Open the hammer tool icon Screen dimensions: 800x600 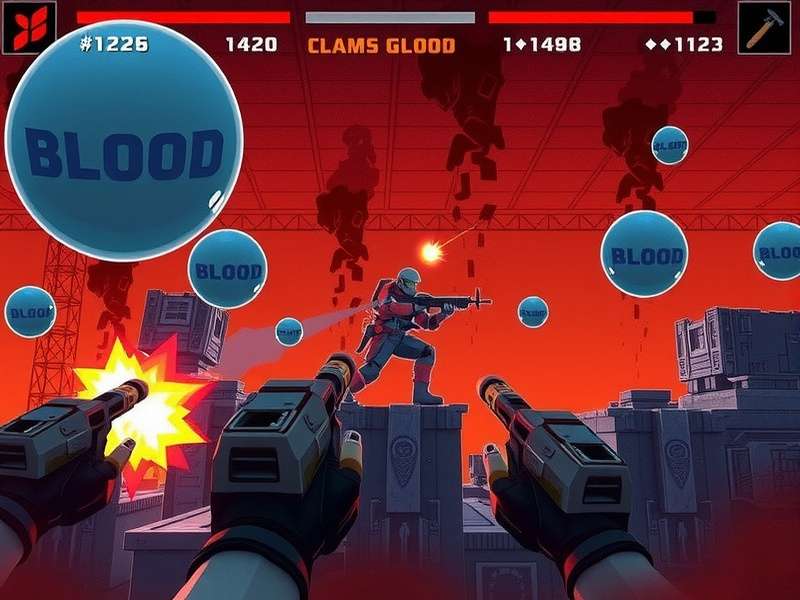click(x=764, y=27)
